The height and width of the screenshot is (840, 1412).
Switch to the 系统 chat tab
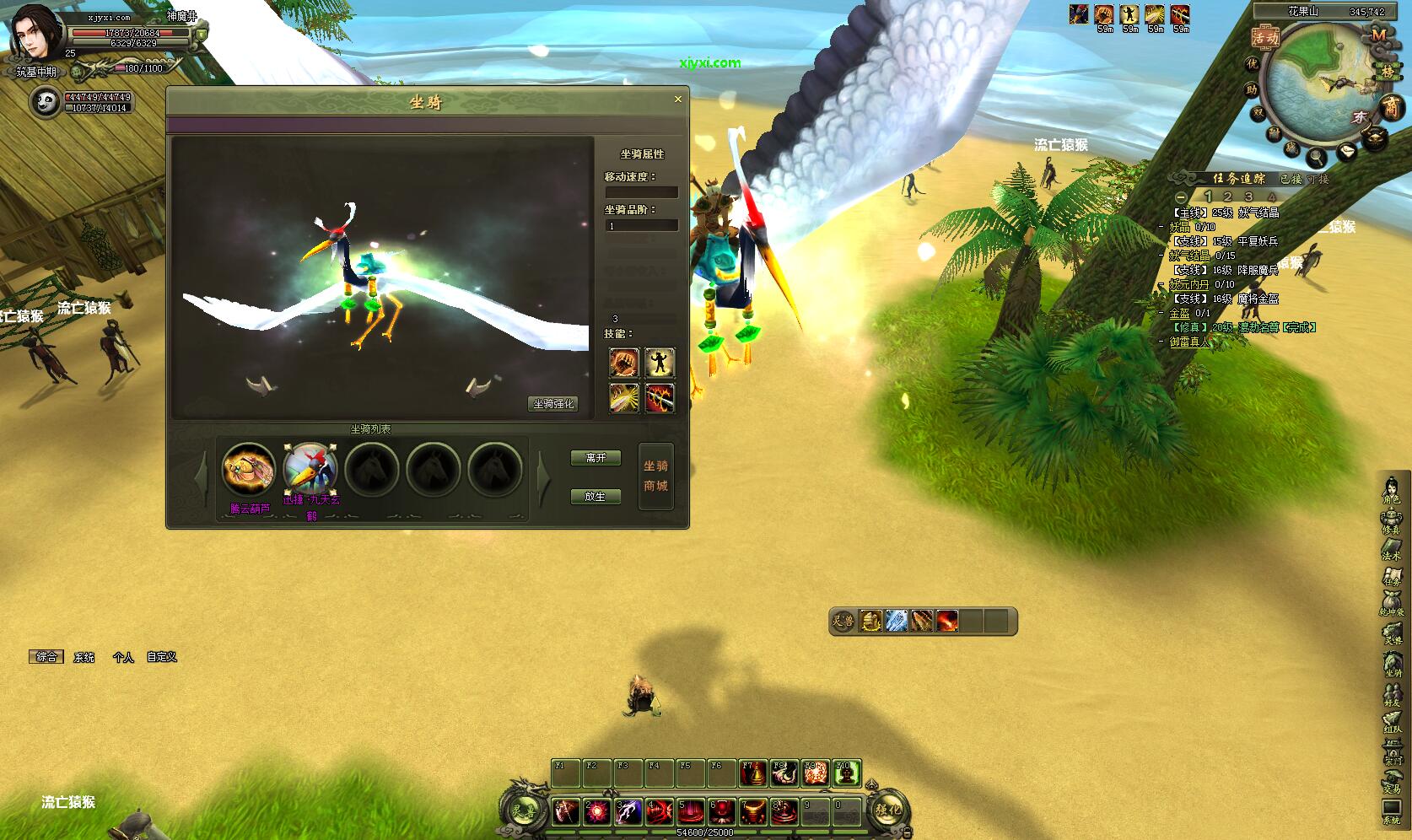[84, 657]
